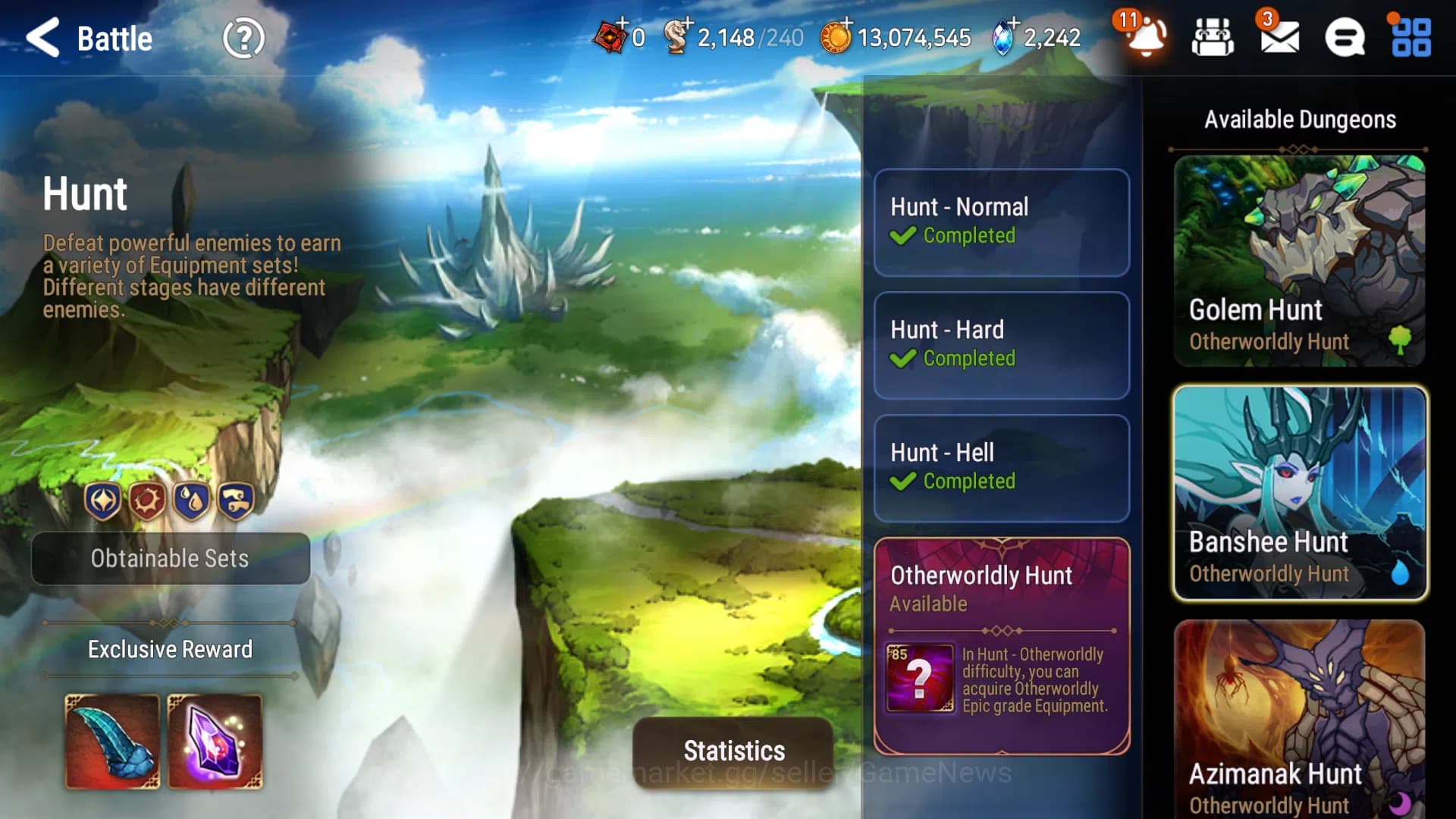Open the help information popup

(x=244, y=39)
